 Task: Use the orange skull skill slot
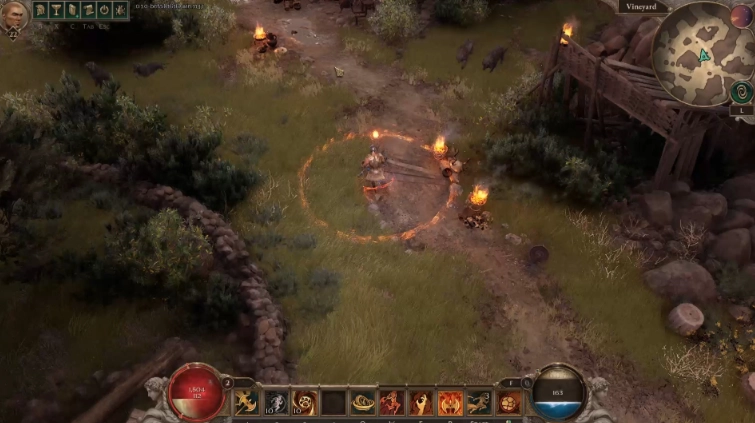[x=305, y=402]
